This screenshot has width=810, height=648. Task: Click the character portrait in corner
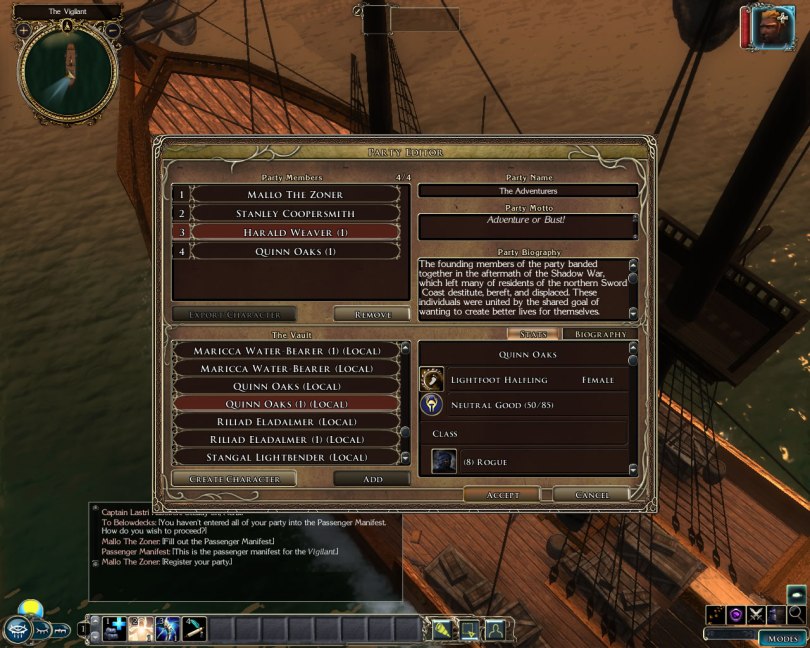tap(767, 27)
